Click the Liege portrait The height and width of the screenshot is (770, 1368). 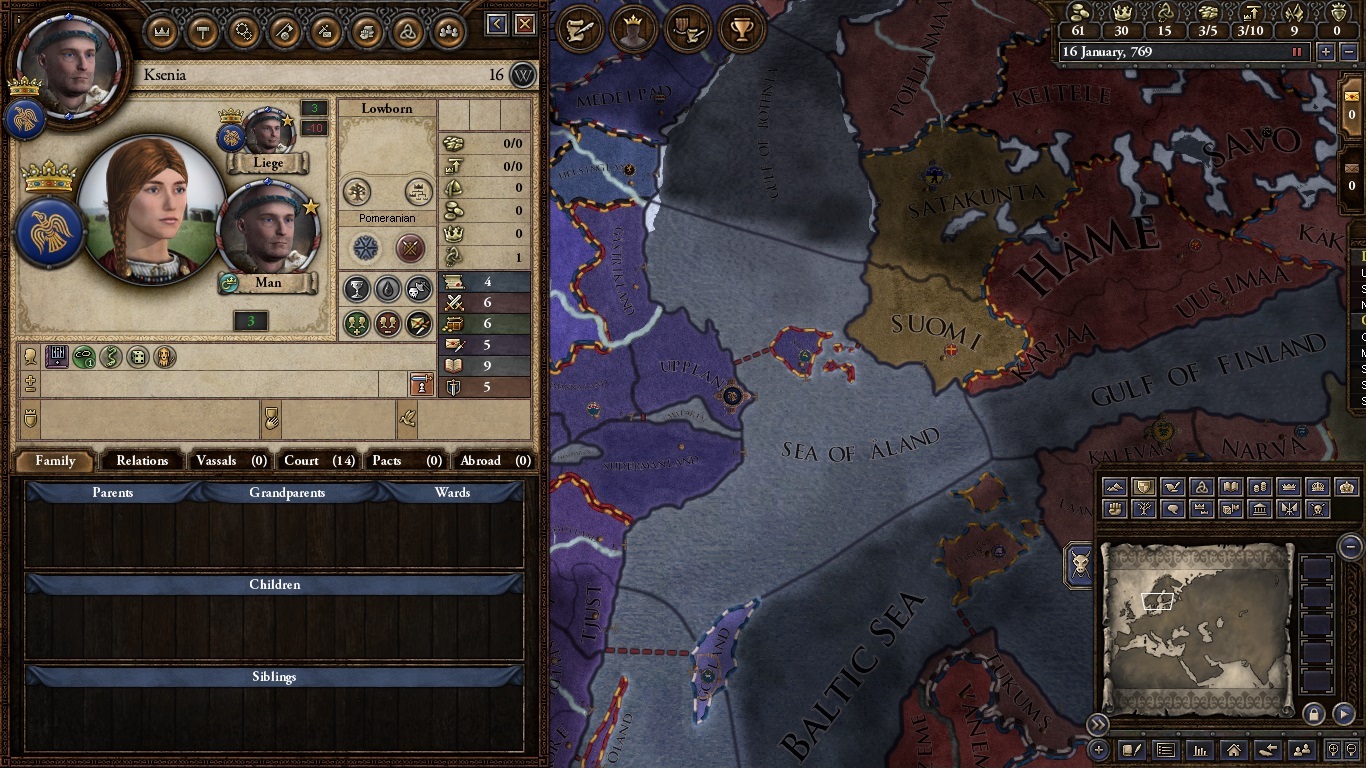click(x=268, y=132)
